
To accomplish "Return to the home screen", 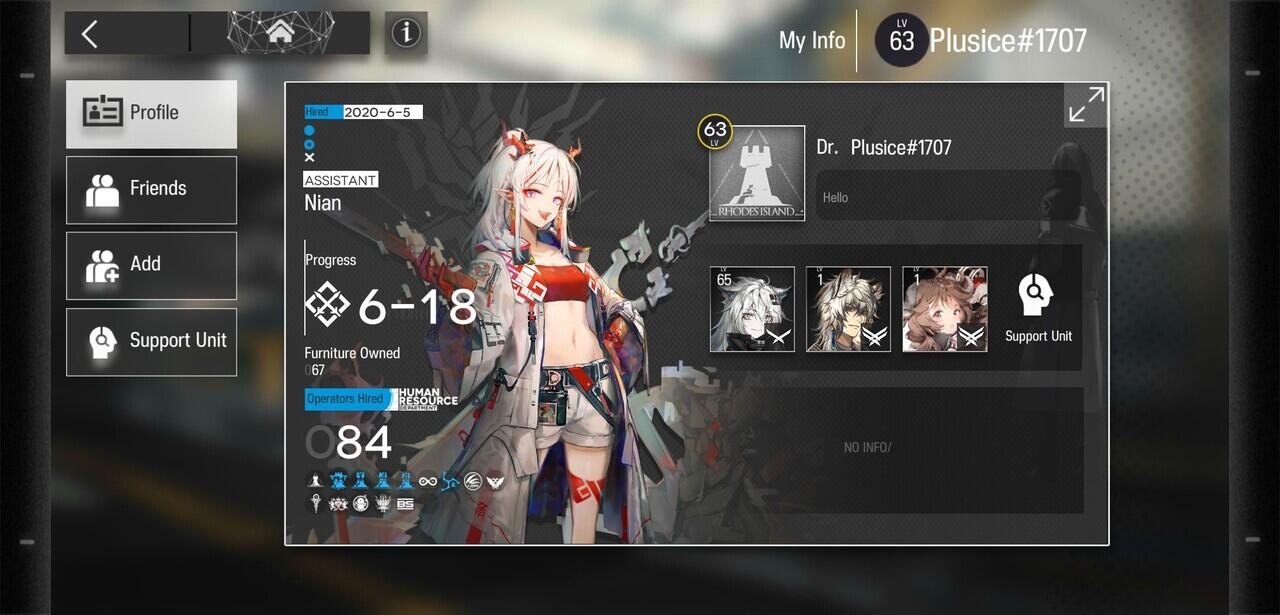I will pyautogui.click(x=280, y=34).
